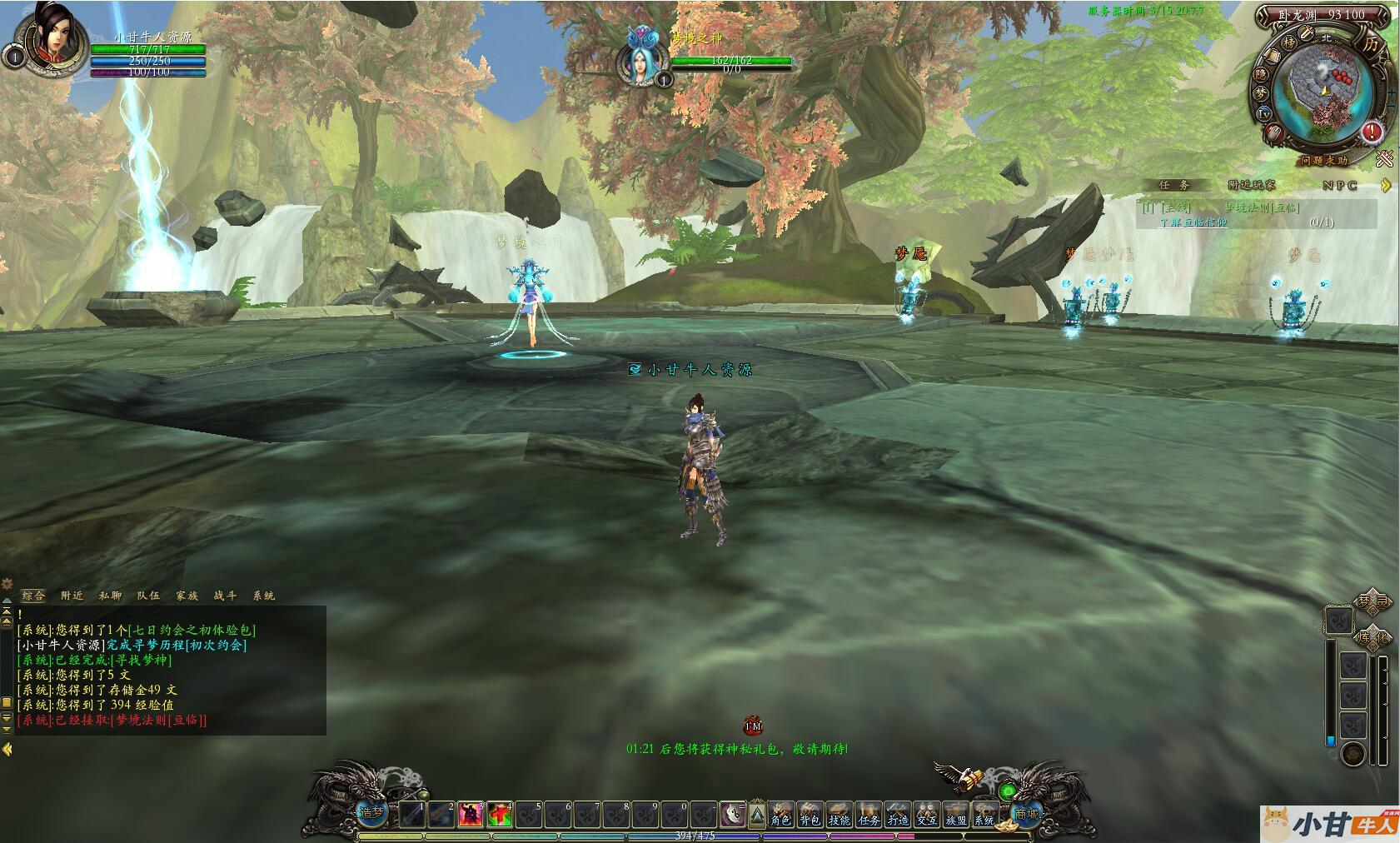
Task: Click the 商城 shop button
Action: click(1026, 814)
